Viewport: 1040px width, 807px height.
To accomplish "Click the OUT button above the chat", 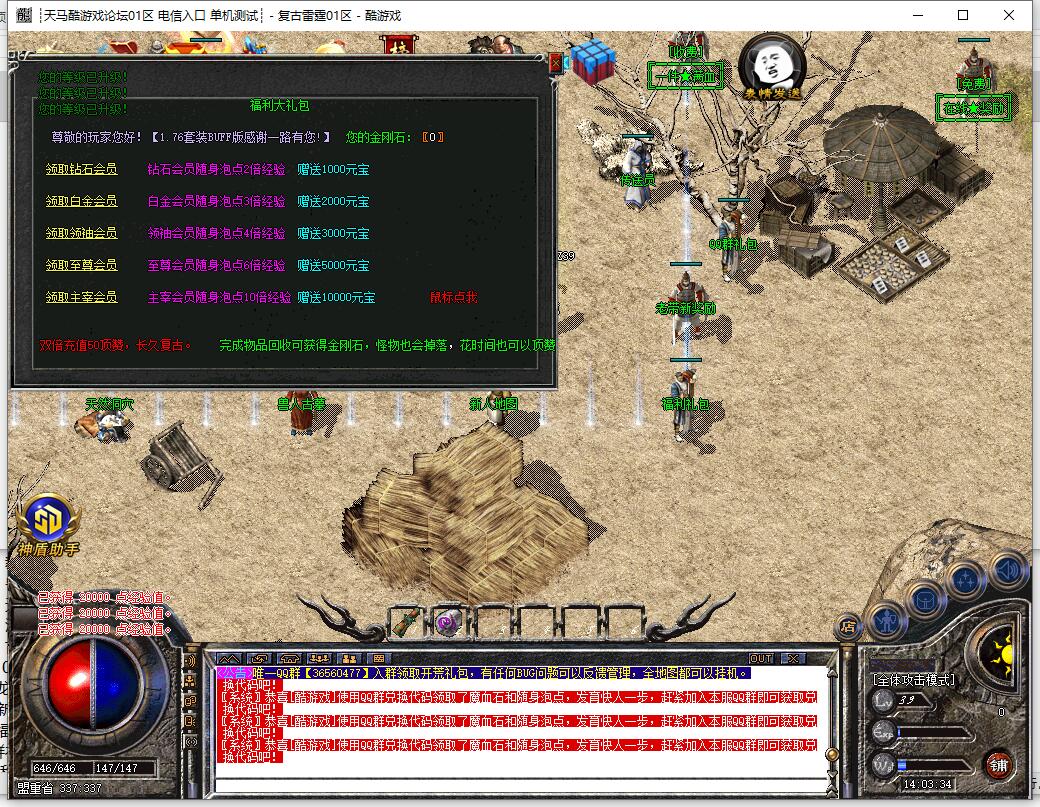I will click(x=761, y=658).
